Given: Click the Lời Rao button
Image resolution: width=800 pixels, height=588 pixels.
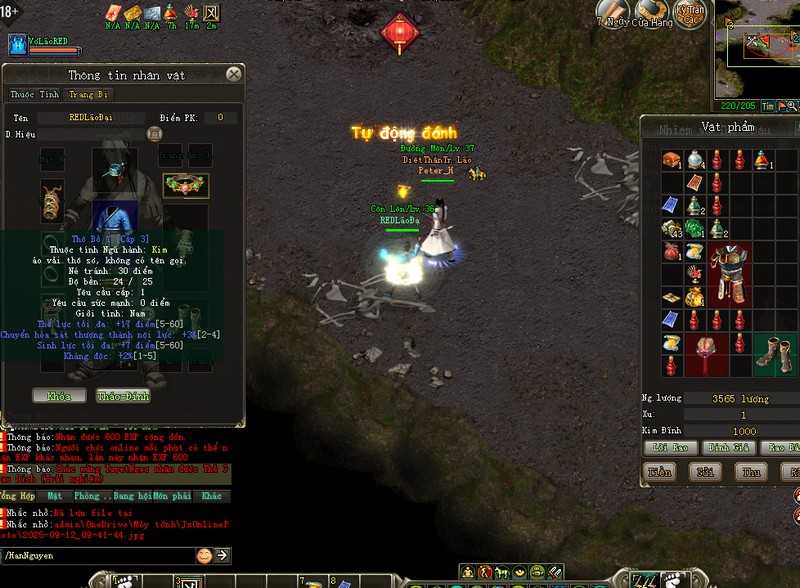Looking at the screenshot, I should coord(669,447).
